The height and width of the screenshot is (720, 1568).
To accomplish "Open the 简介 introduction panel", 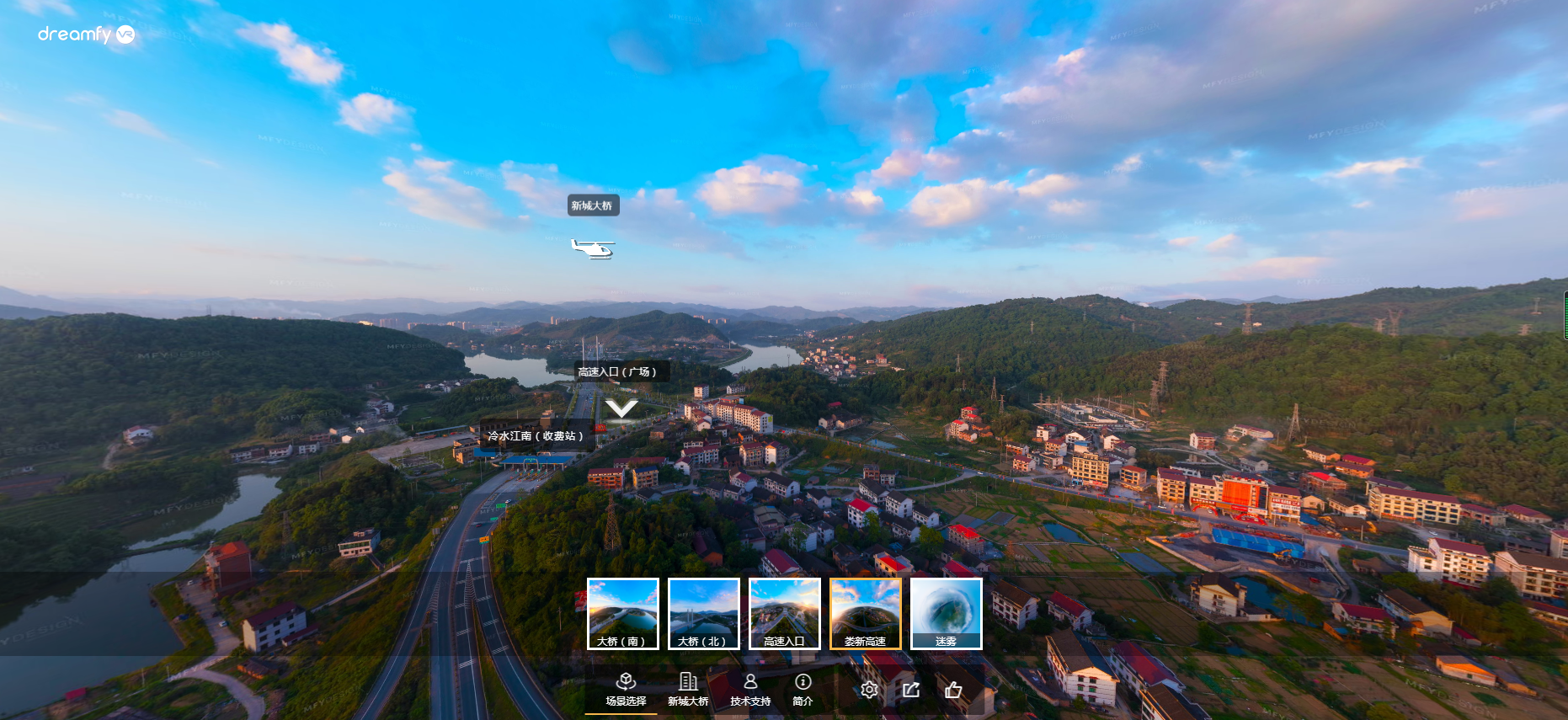I will tap(803, 689).
